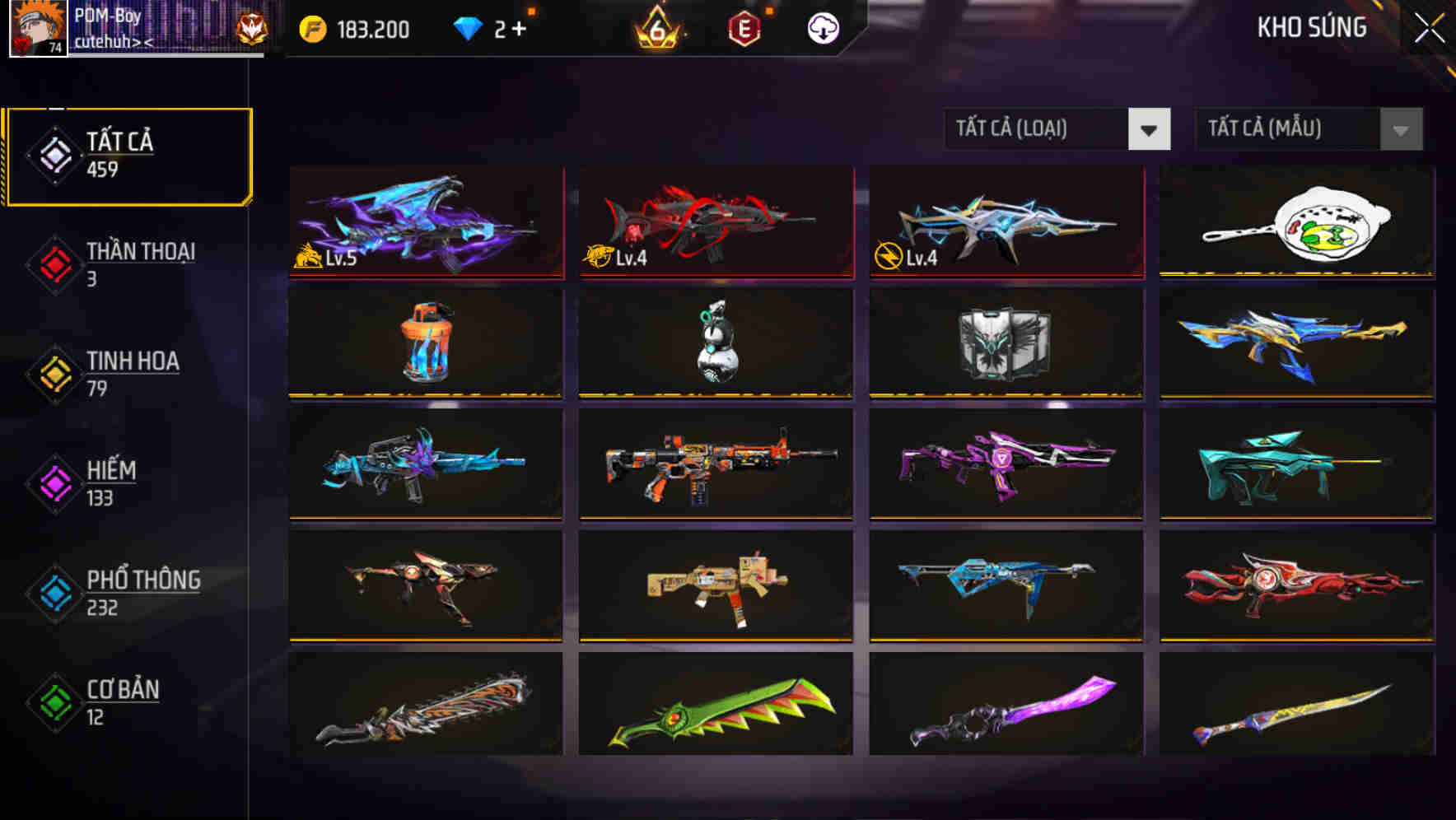
Task: Click the KHO SÚNG title
Action: (1311, 27)
